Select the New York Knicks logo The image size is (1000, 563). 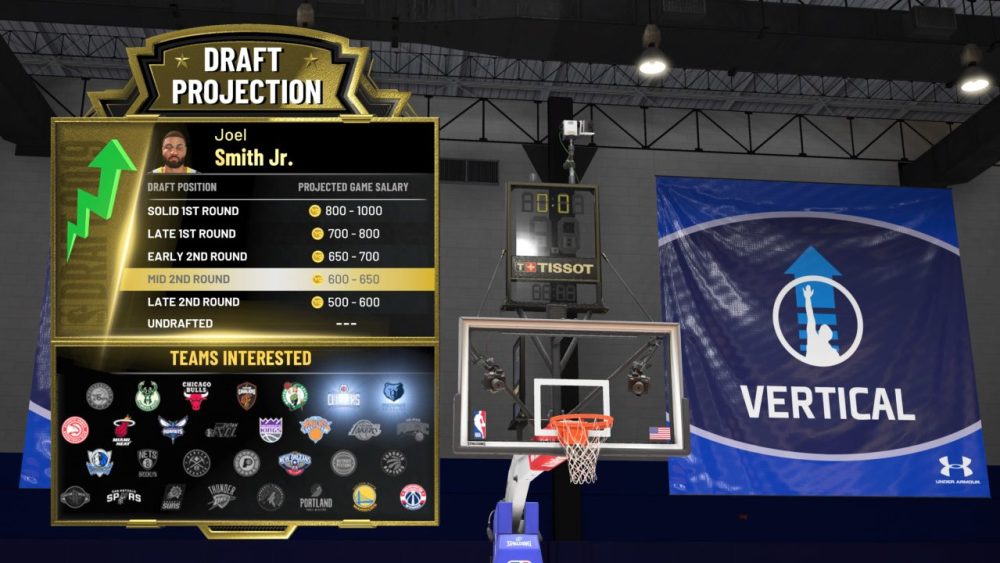coord(315,429)
